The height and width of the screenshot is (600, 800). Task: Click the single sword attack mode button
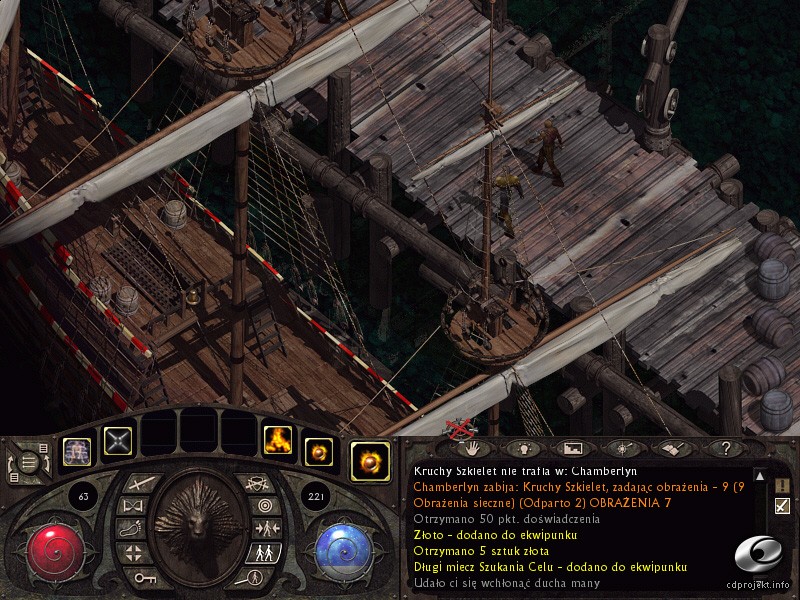pos(141,484)
